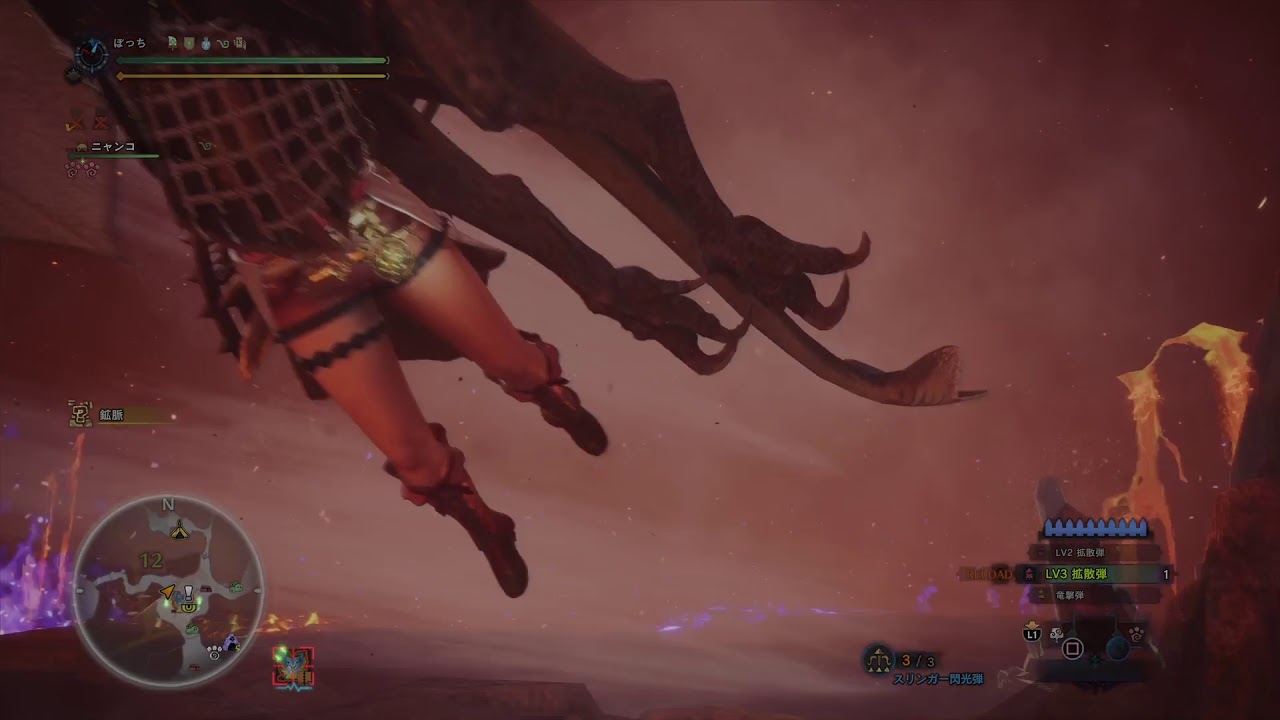Viewport: 1280px width, 720px height.
Task: Toggle the second red X status indicator
Action: pyautogui.click(x=100, y=123)
